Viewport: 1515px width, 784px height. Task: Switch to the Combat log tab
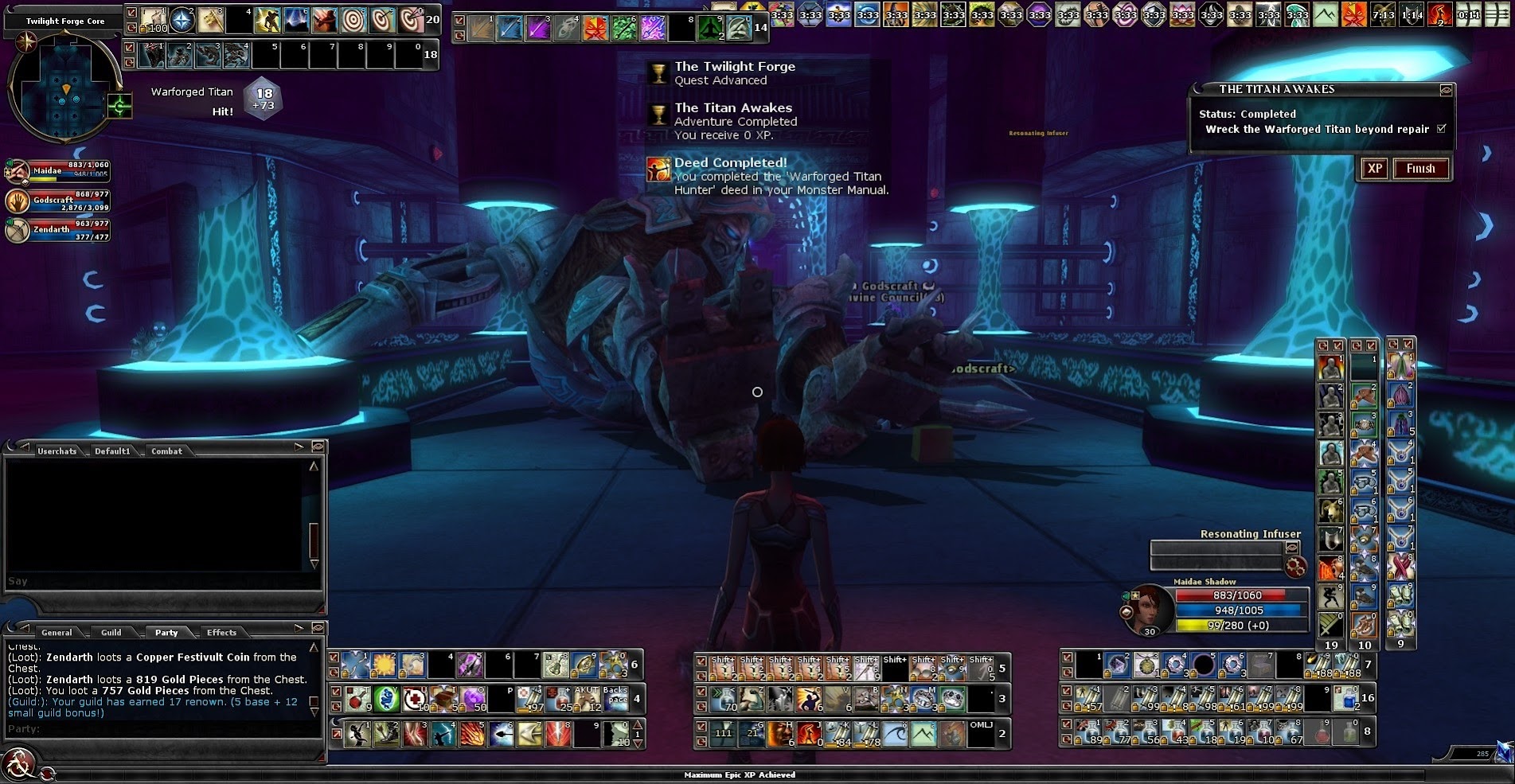166,451
